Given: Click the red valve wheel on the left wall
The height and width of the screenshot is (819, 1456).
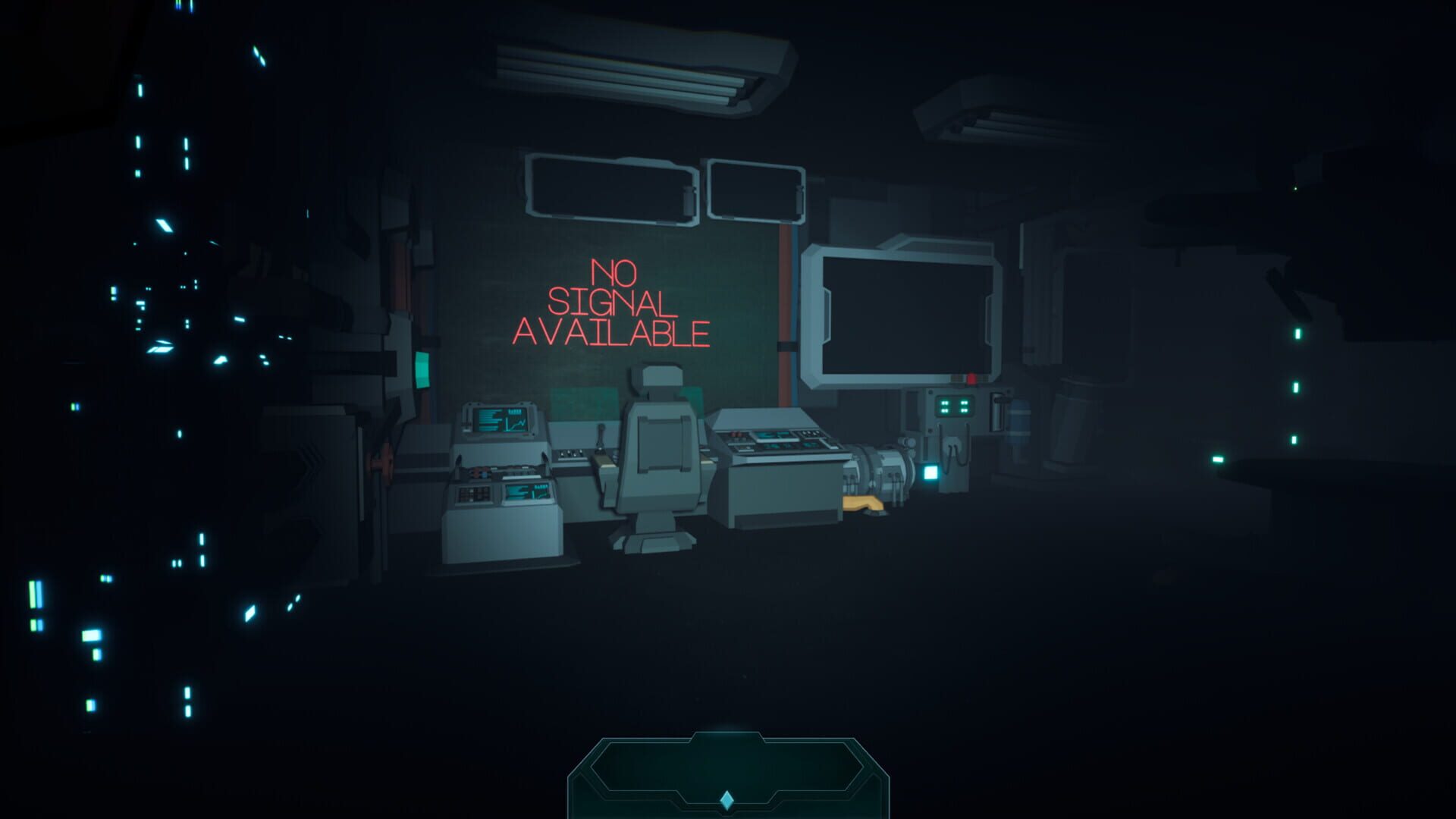Looking at the screenshot, I should pos(382,463).
